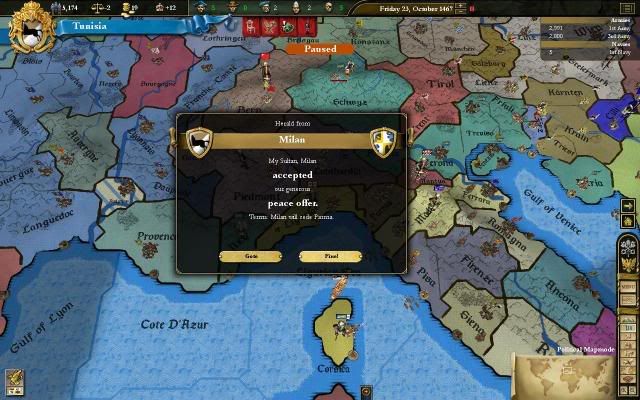Click the world minimap
This screenshot has height=400, width=640.
point(575,376)
